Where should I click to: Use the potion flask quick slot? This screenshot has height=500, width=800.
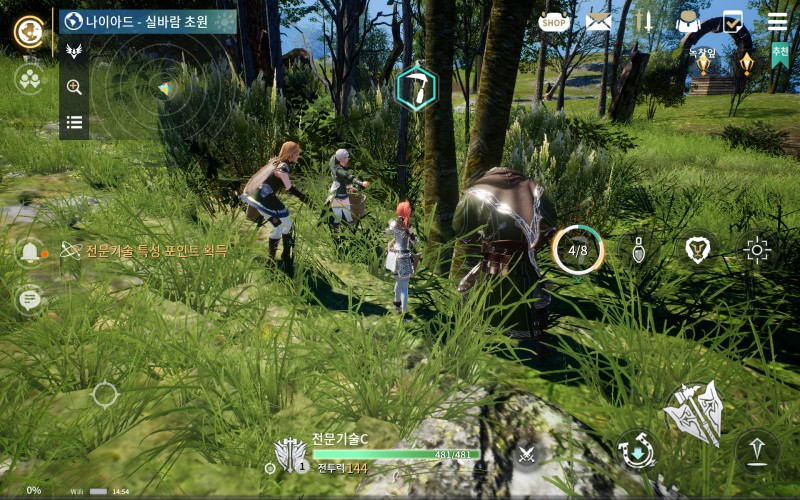point(639,250)
